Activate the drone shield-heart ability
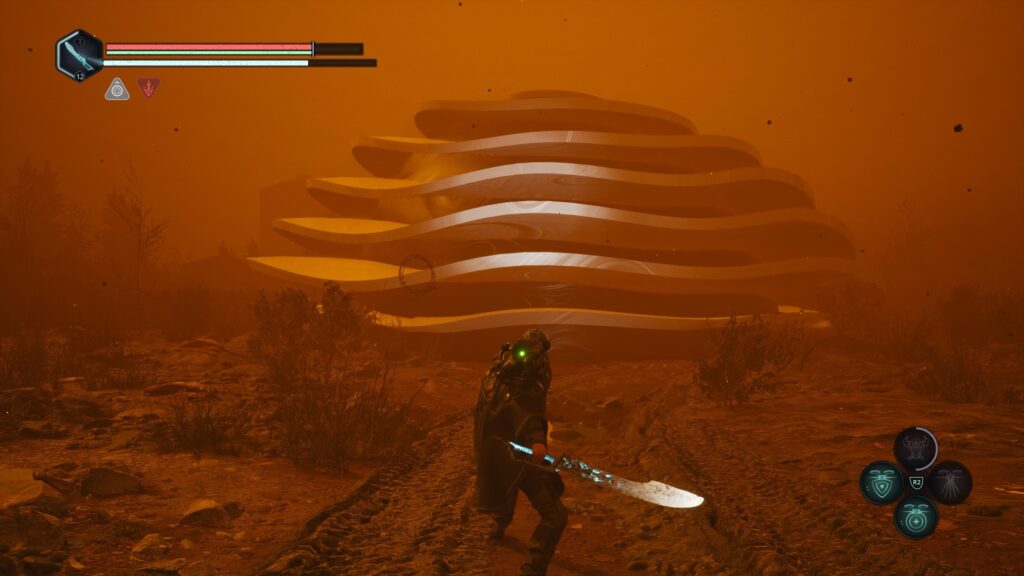The image size is (1024, 576). point(882,483)
